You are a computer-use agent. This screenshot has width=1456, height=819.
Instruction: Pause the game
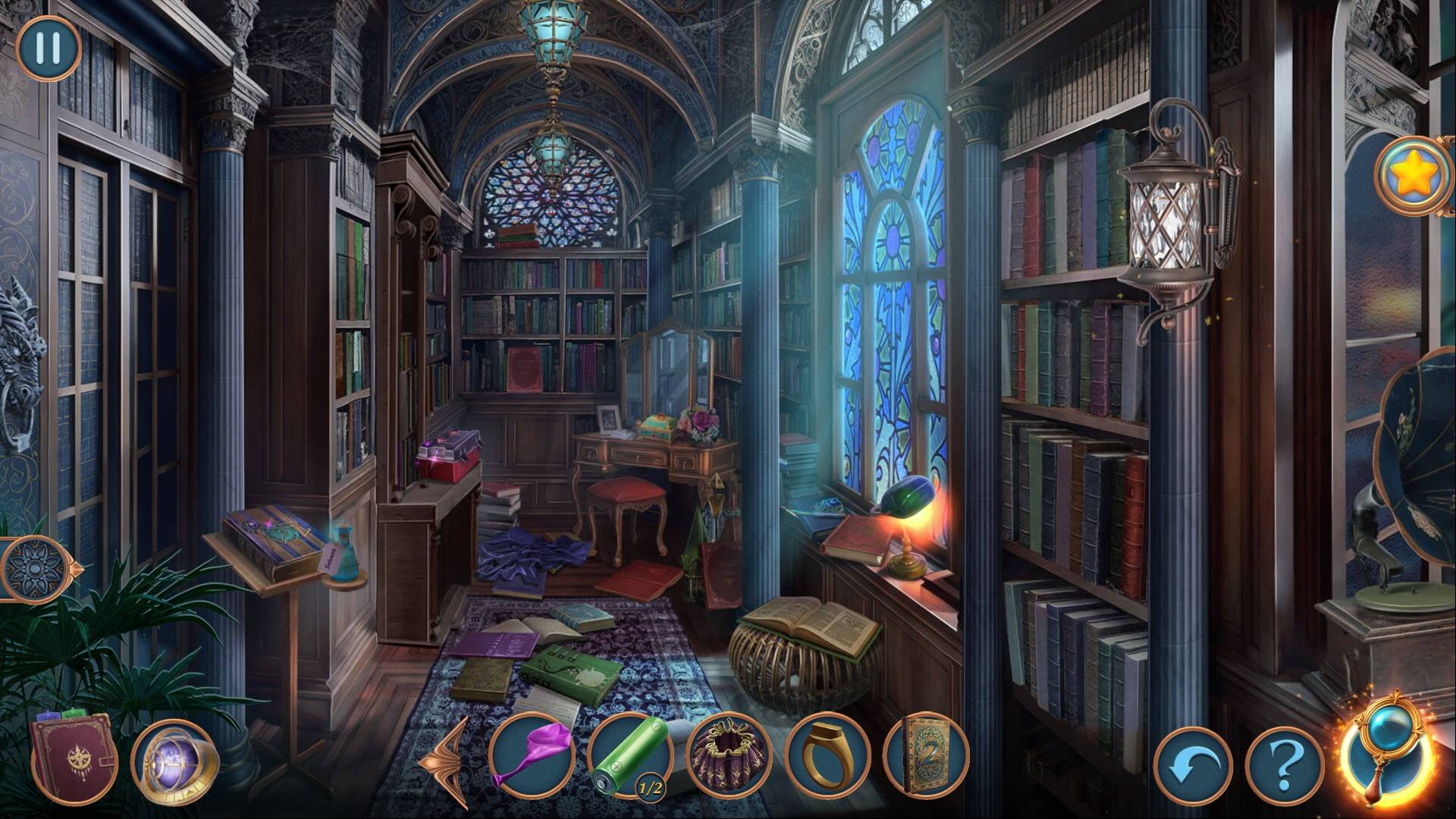[x=48, y=48]
